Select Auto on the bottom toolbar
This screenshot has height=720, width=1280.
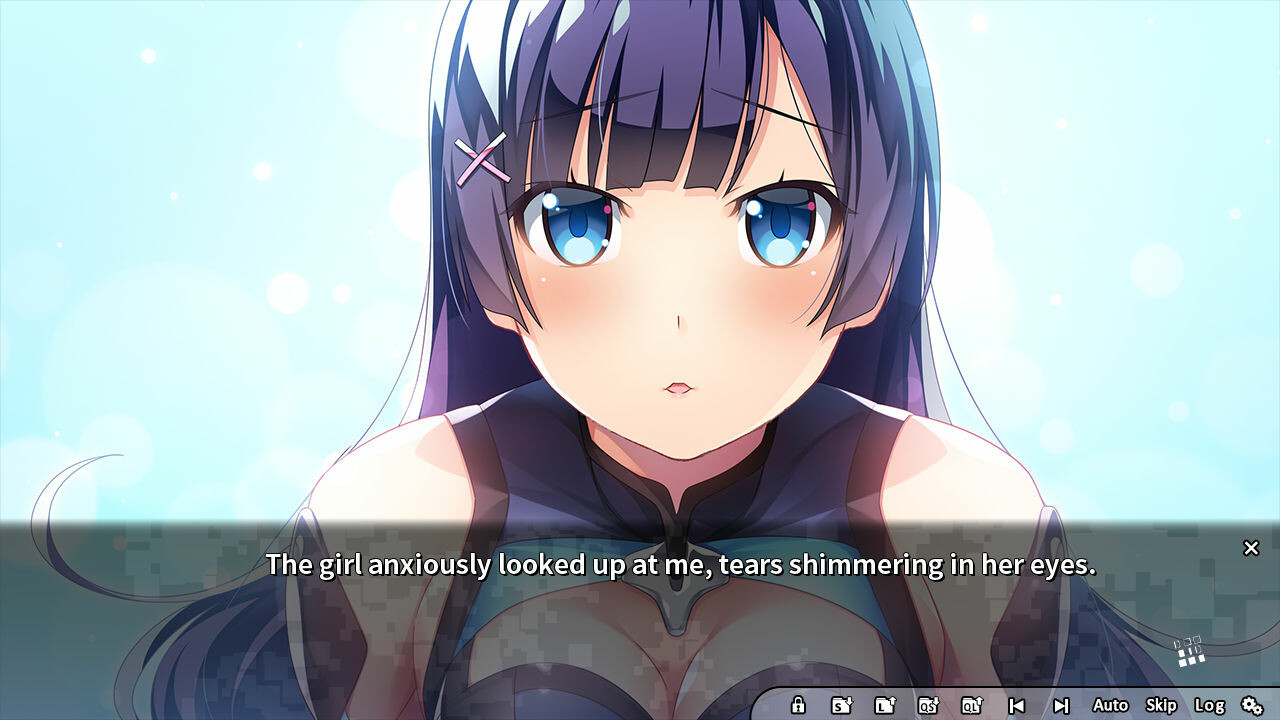coord(1110,705)
